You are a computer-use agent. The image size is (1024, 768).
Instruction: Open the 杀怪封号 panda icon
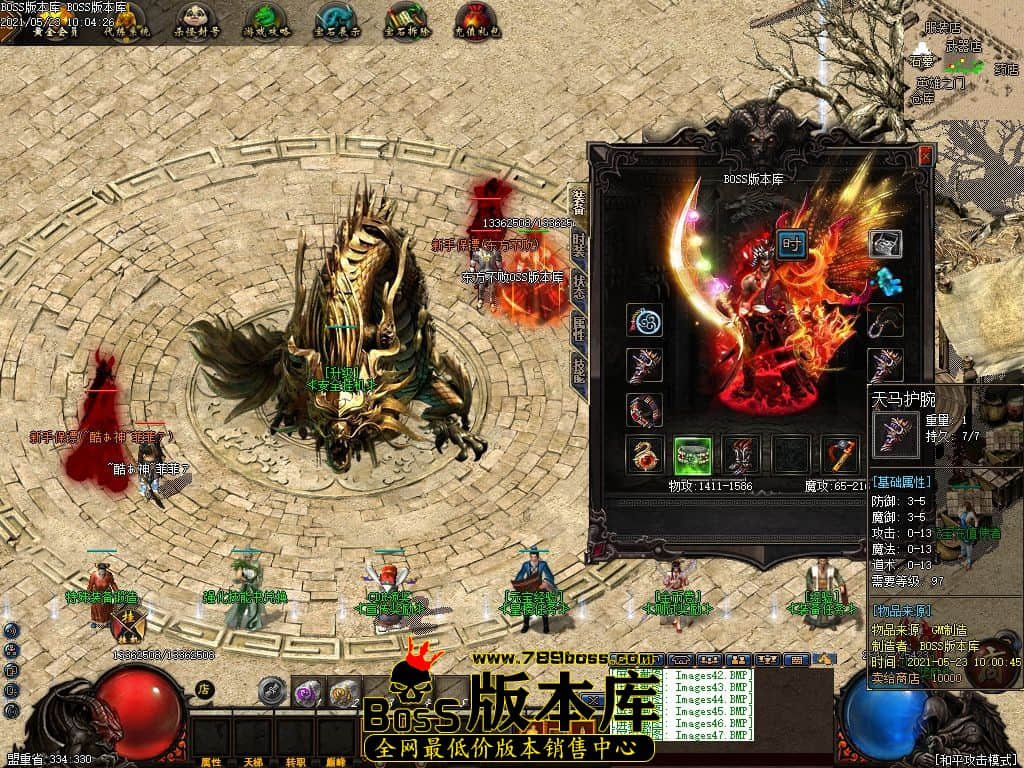point(196,18)
